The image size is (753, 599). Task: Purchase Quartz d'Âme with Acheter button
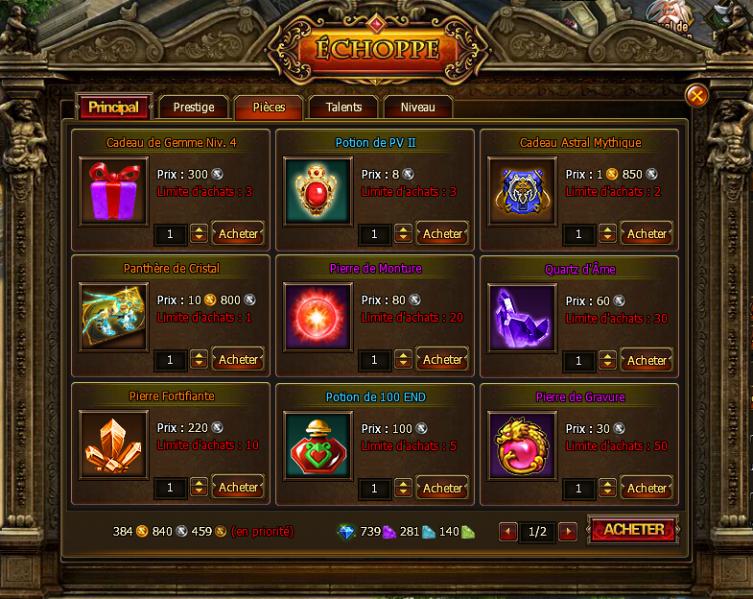[x=646, y=360]
